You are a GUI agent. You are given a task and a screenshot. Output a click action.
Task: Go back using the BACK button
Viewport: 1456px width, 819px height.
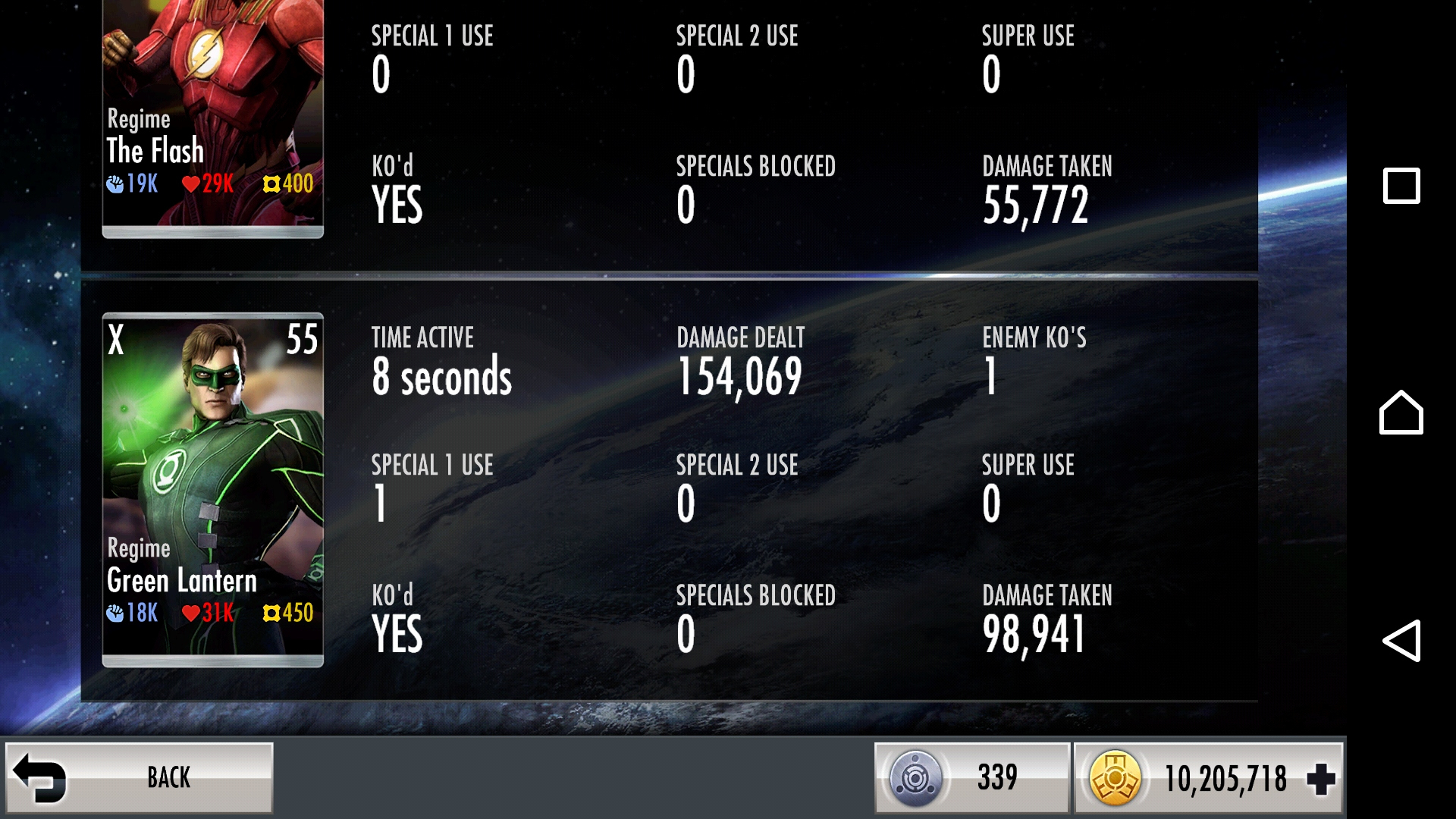(140, 777)
